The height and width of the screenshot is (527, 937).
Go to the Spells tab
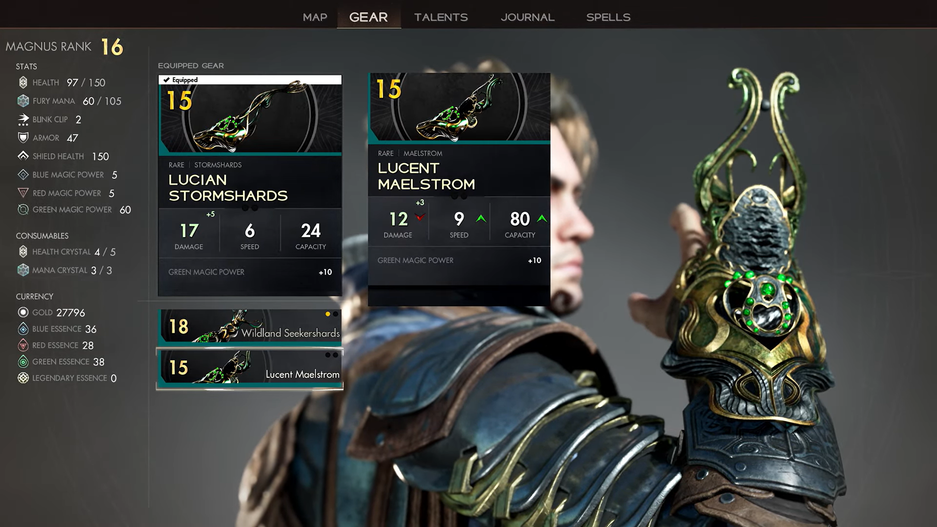pos(608,17)
